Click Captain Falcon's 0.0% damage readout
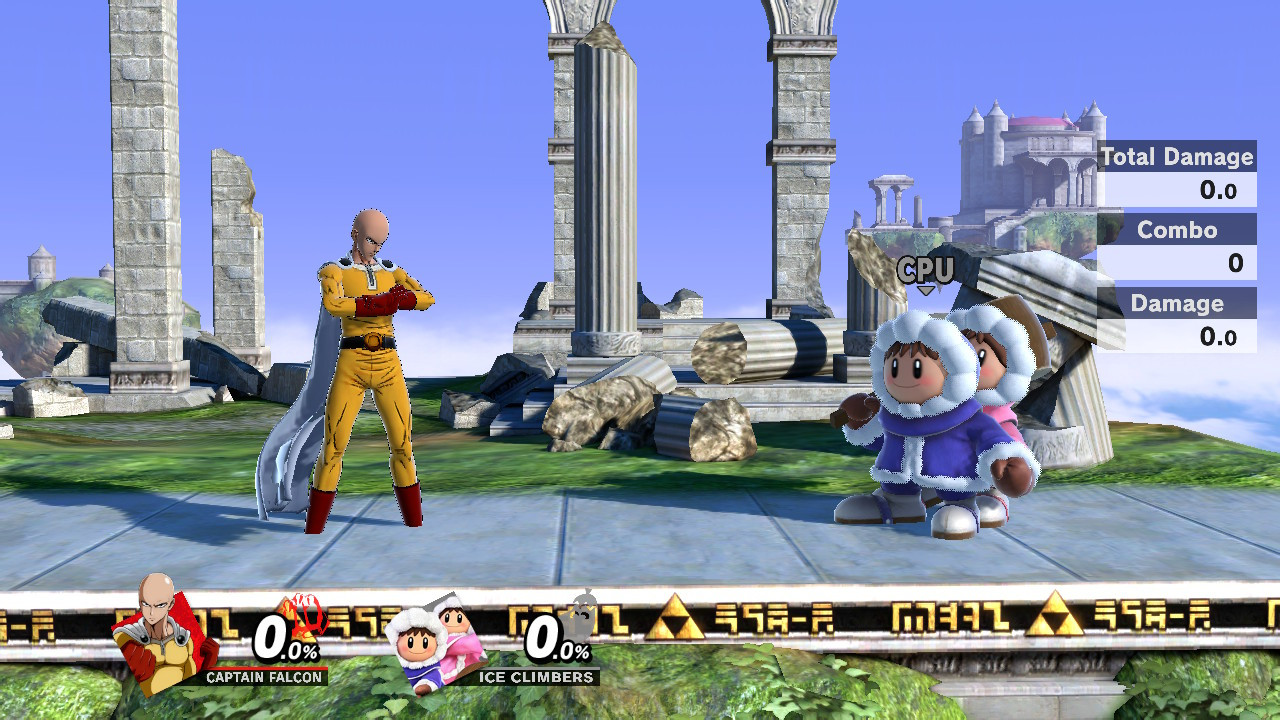Image resolution: width=1280 pixels, height=720 pixels. click(283, 640)
